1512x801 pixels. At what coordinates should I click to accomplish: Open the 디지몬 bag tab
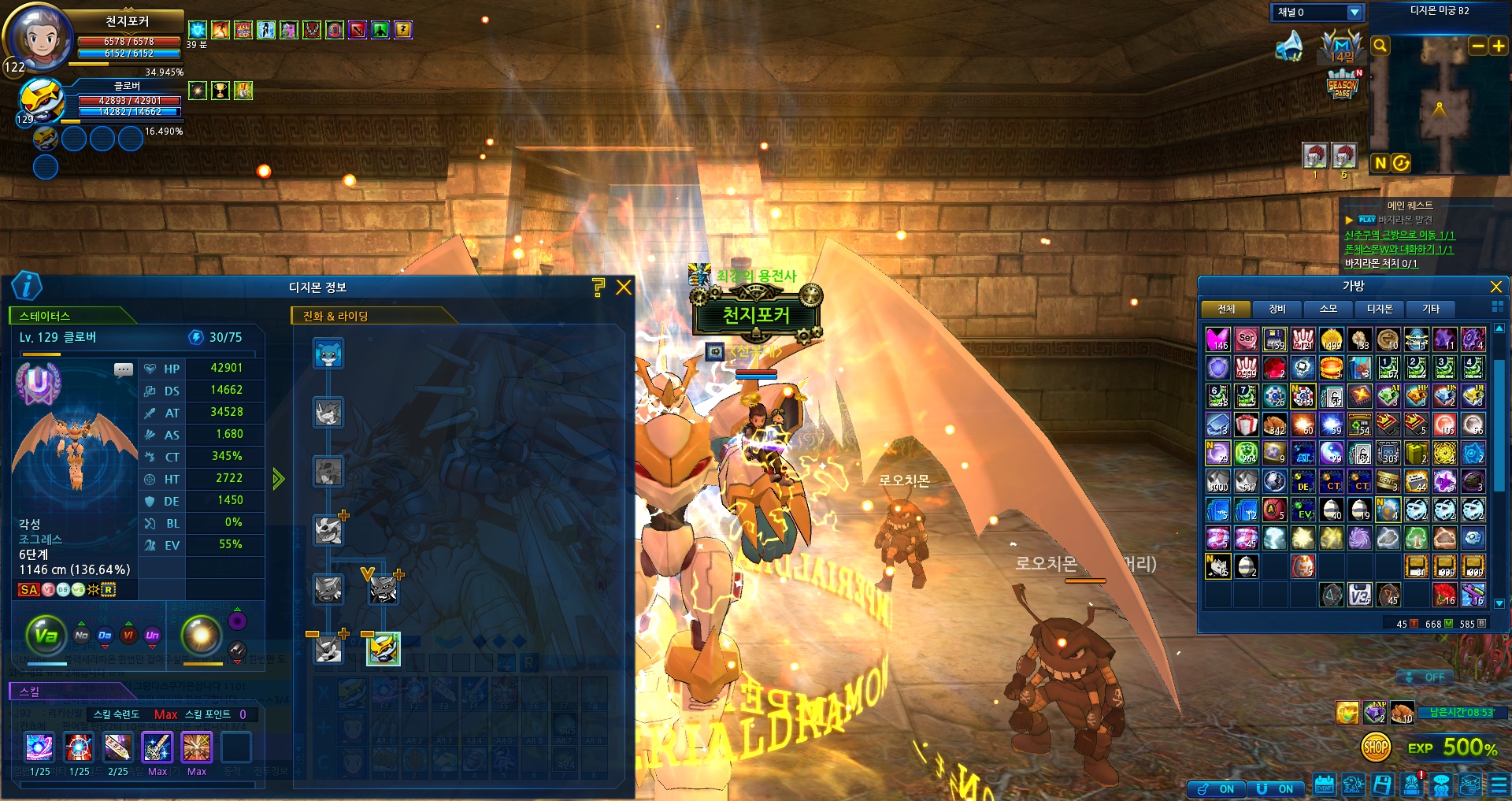1380,309
